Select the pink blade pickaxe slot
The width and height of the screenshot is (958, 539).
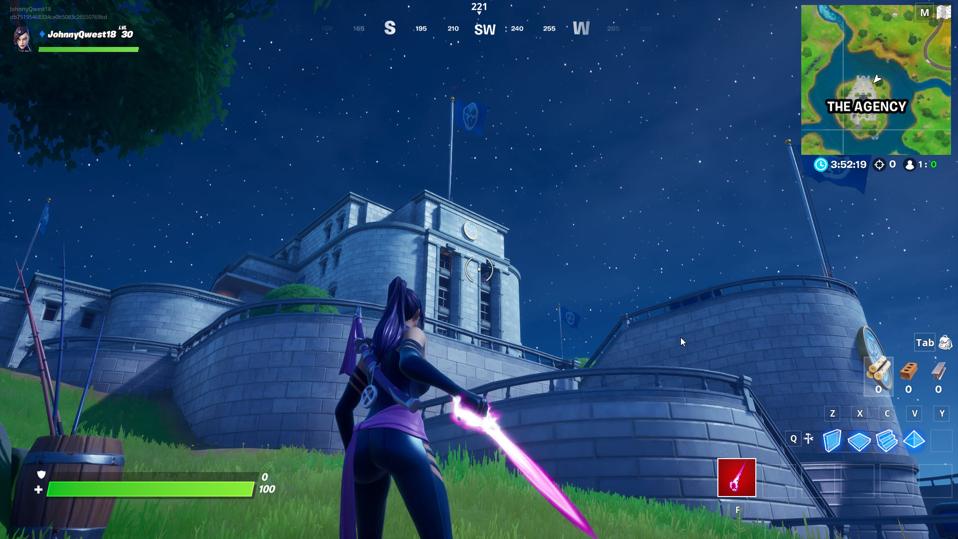click(737, 478)
